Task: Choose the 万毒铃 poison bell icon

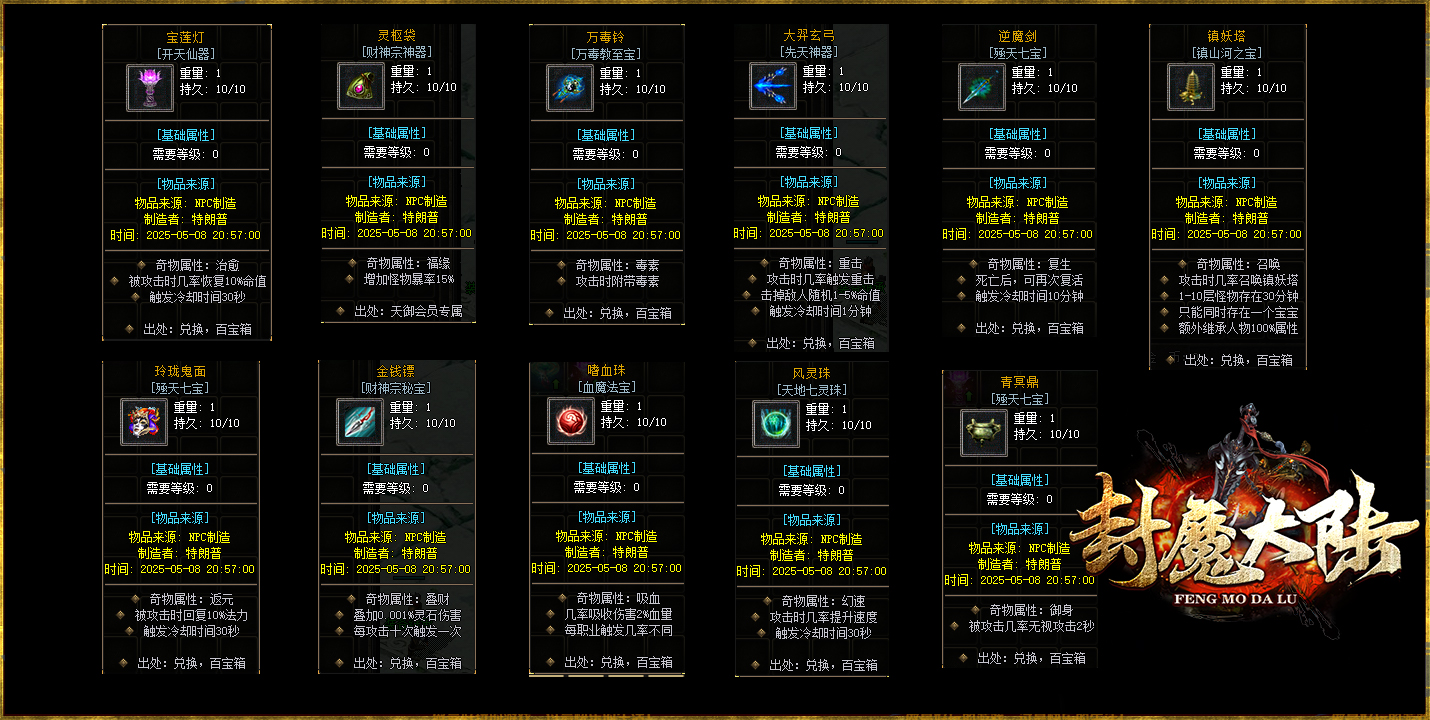Action: (571, 87)
